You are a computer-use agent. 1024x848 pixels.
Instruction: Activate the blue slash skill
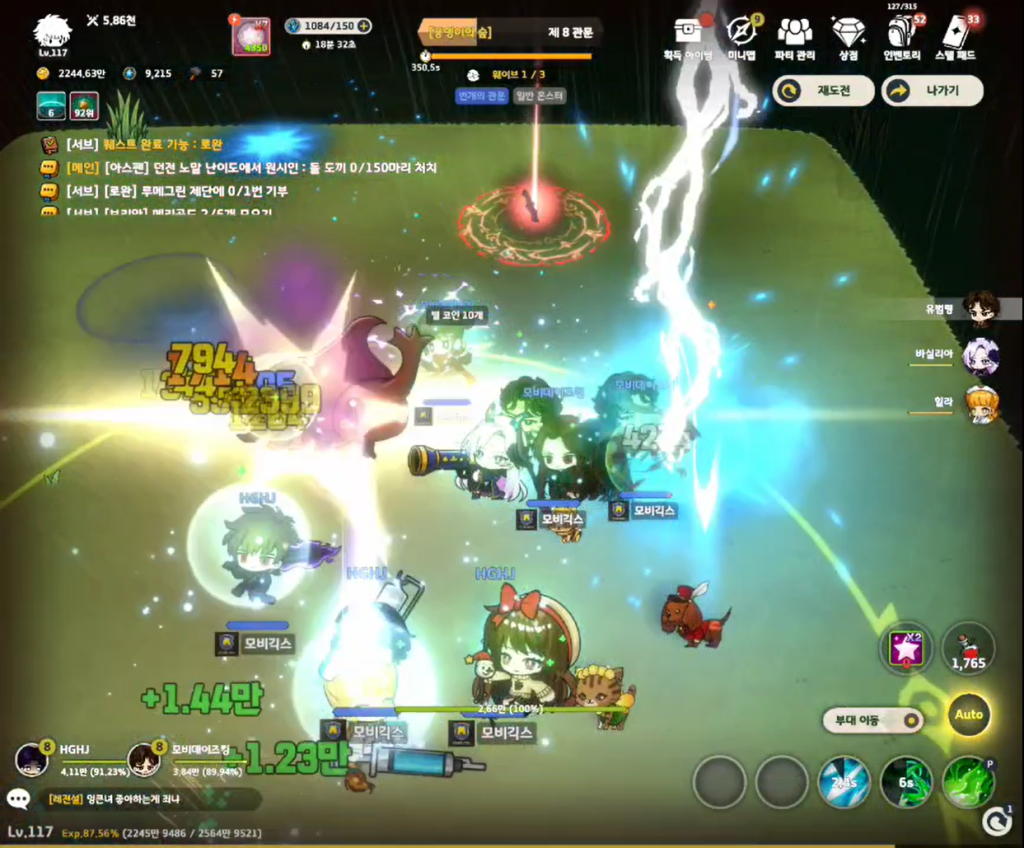pyautogui.click(x=844, y=782)
